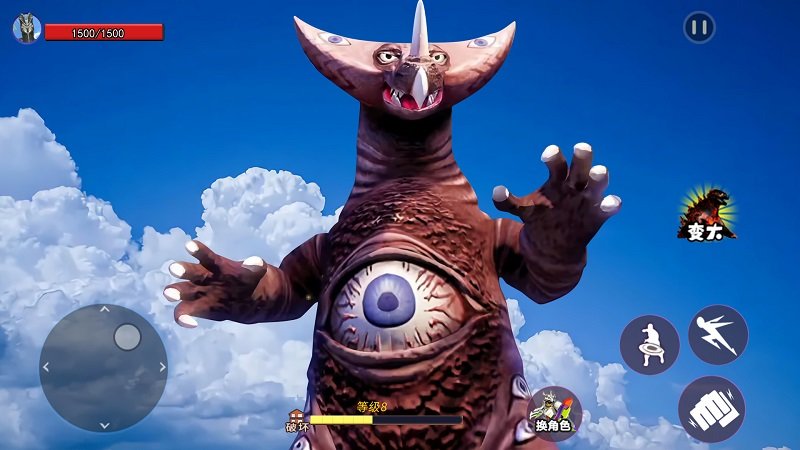Screen dimensions: 800x450
Task: Trigger the spinning-ring figure skill button
Action: [649, 345]
